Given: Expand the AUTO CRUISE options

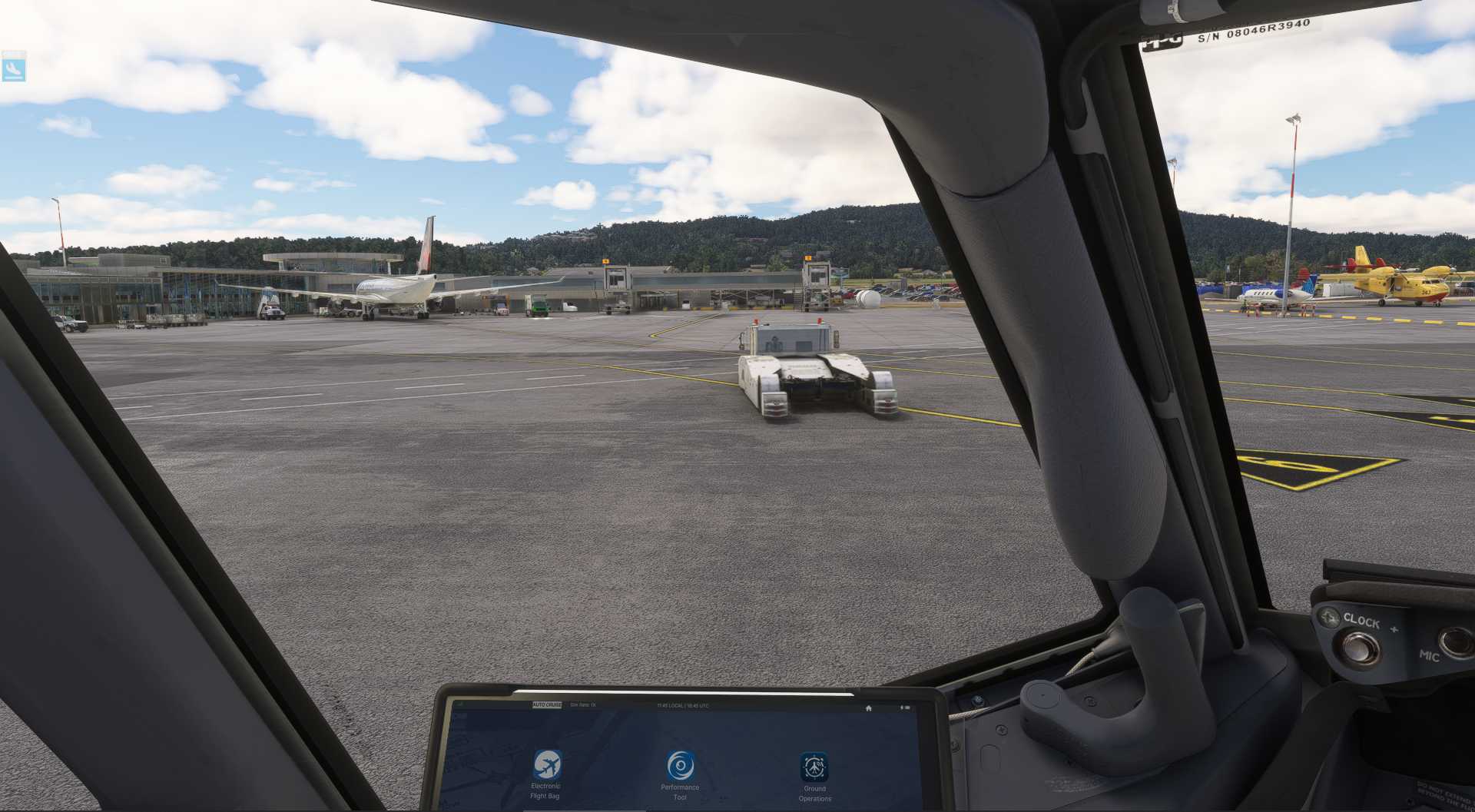Looking at the screenshot, I should (547, 706).
